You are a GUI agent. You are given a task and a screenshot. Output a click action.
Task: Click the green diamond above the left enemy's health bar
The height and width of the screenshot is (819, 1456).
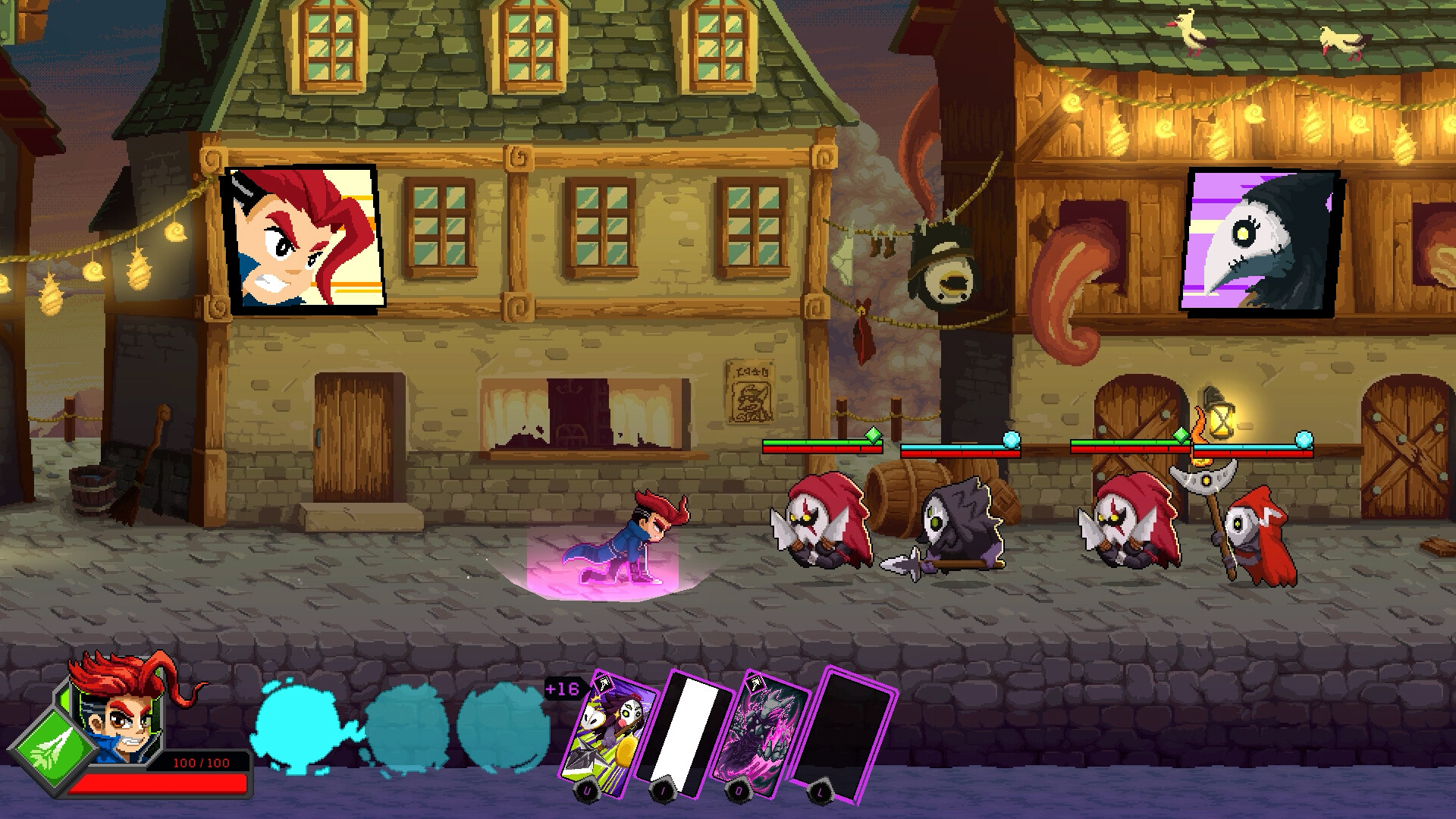coord(872,435)
